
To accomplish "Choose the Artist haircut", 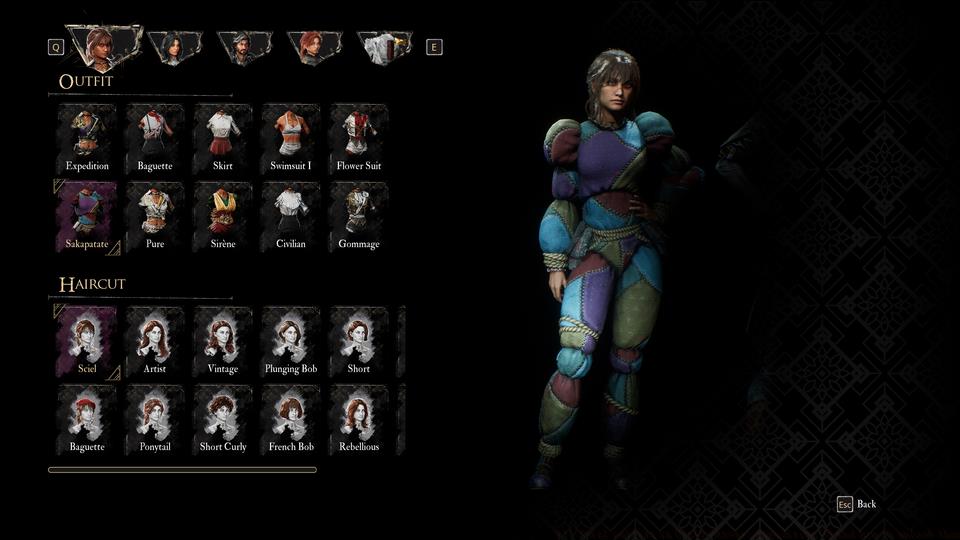I will point(155,340).
